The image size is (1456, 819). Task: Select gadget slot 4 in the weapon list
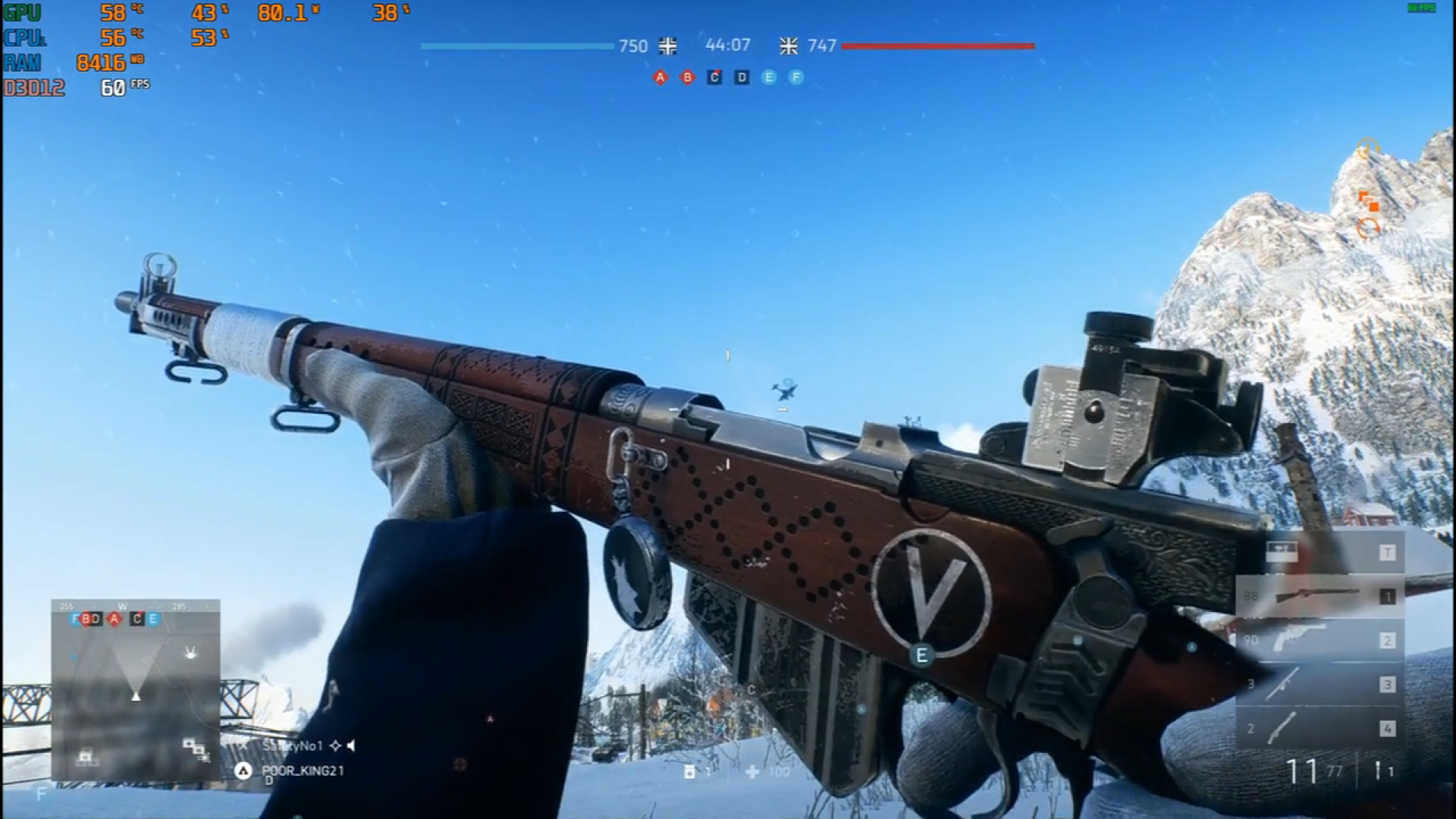tap(1319, 728)
